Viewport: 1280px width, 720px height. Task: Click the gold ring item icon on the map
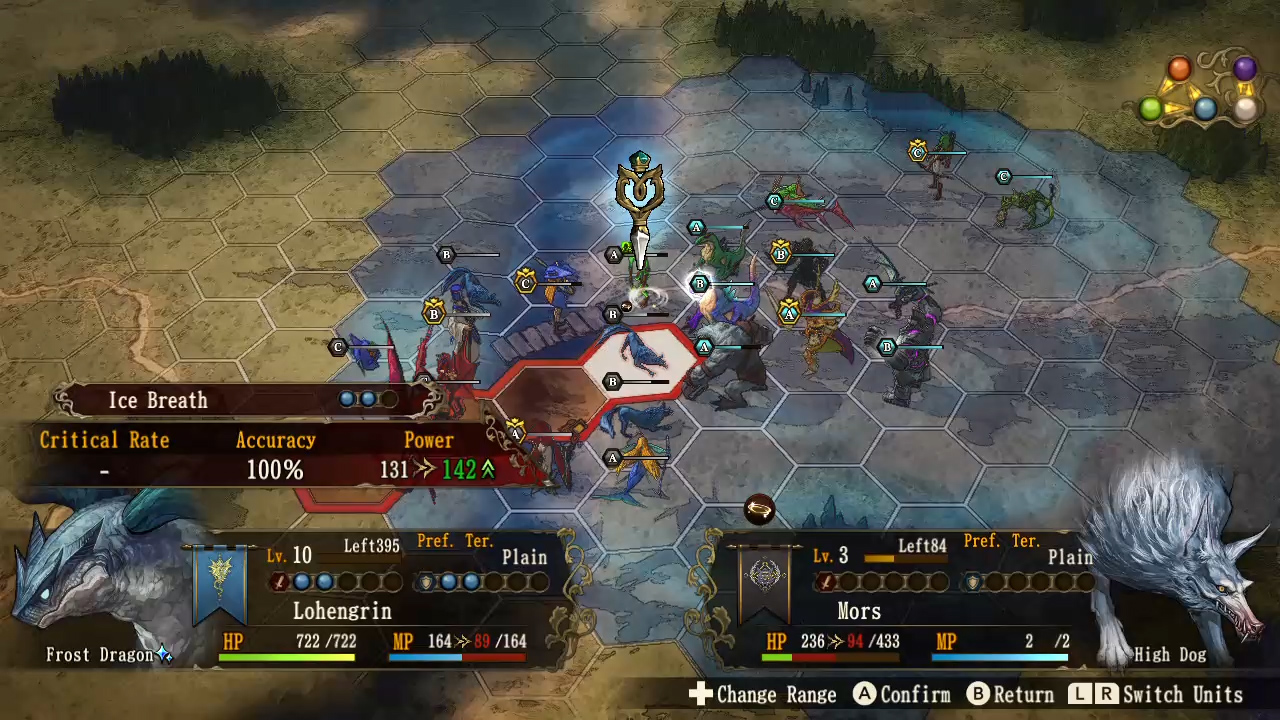pyautogui.click(x=759, y=510)
